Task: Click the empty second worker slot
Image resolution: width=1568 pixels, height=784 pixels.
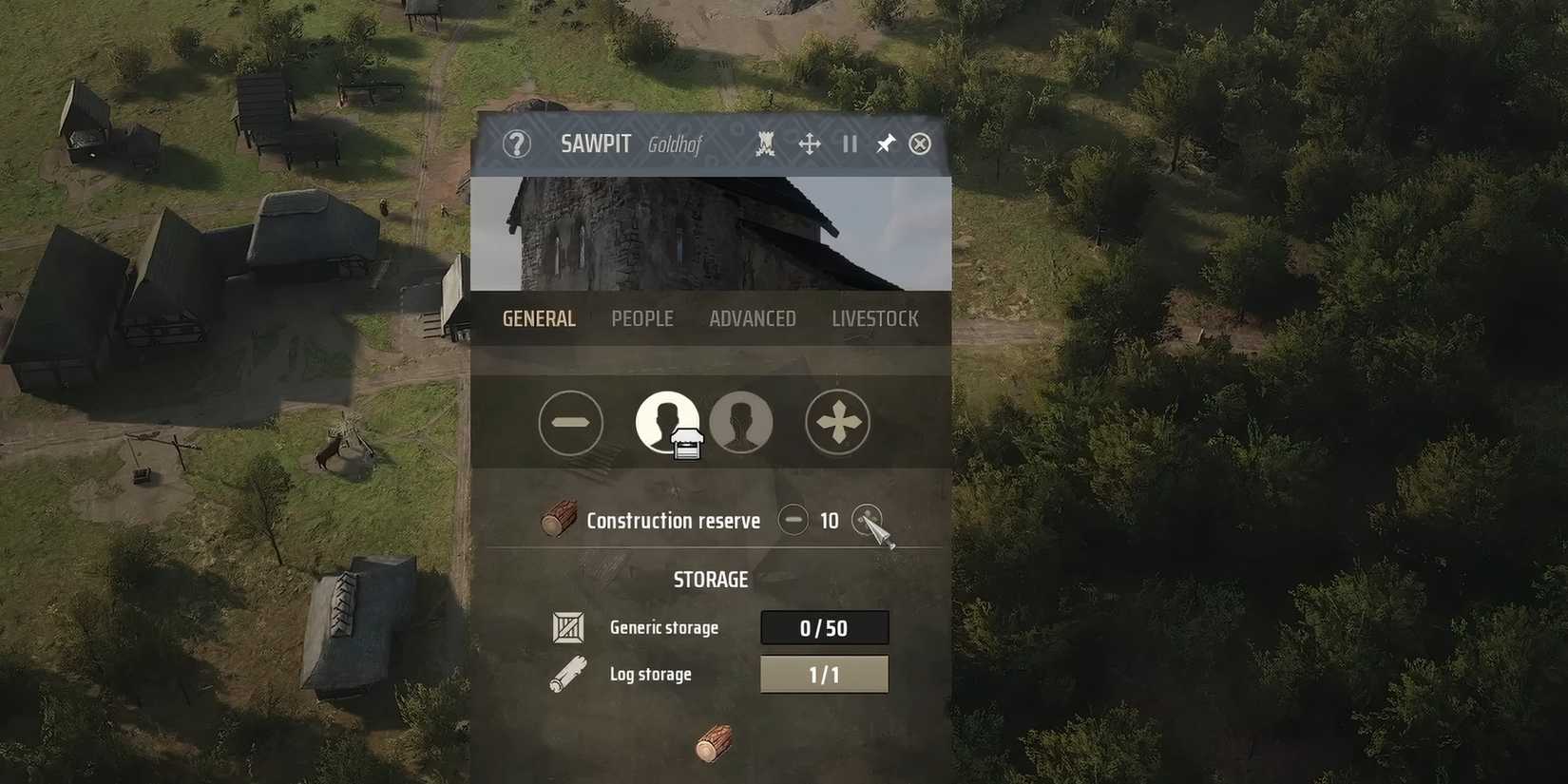Action: [x=742, y=423]
